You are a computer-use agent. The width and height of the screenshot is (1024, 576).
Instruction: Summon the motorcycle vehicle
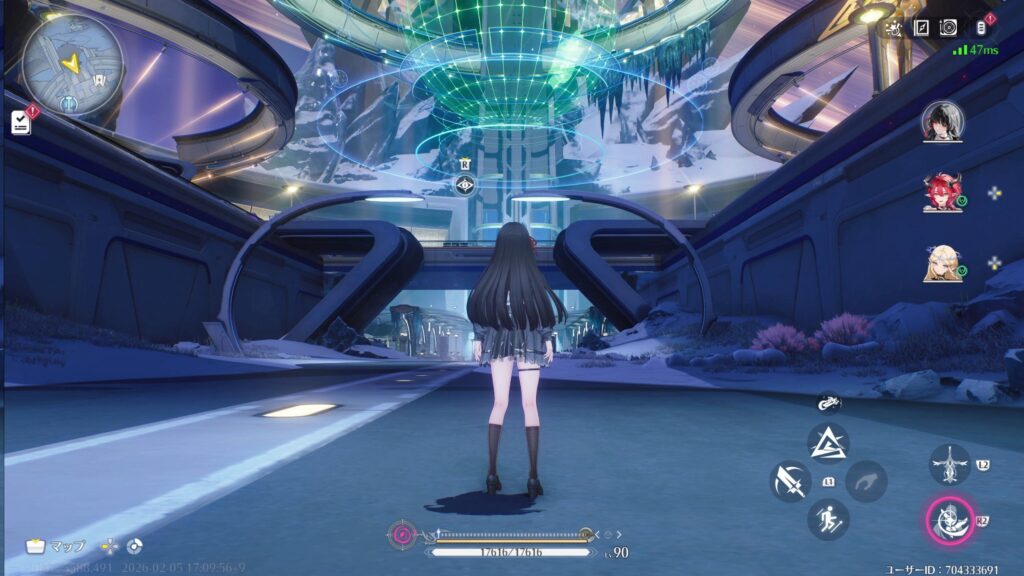[x=828, y=403]
